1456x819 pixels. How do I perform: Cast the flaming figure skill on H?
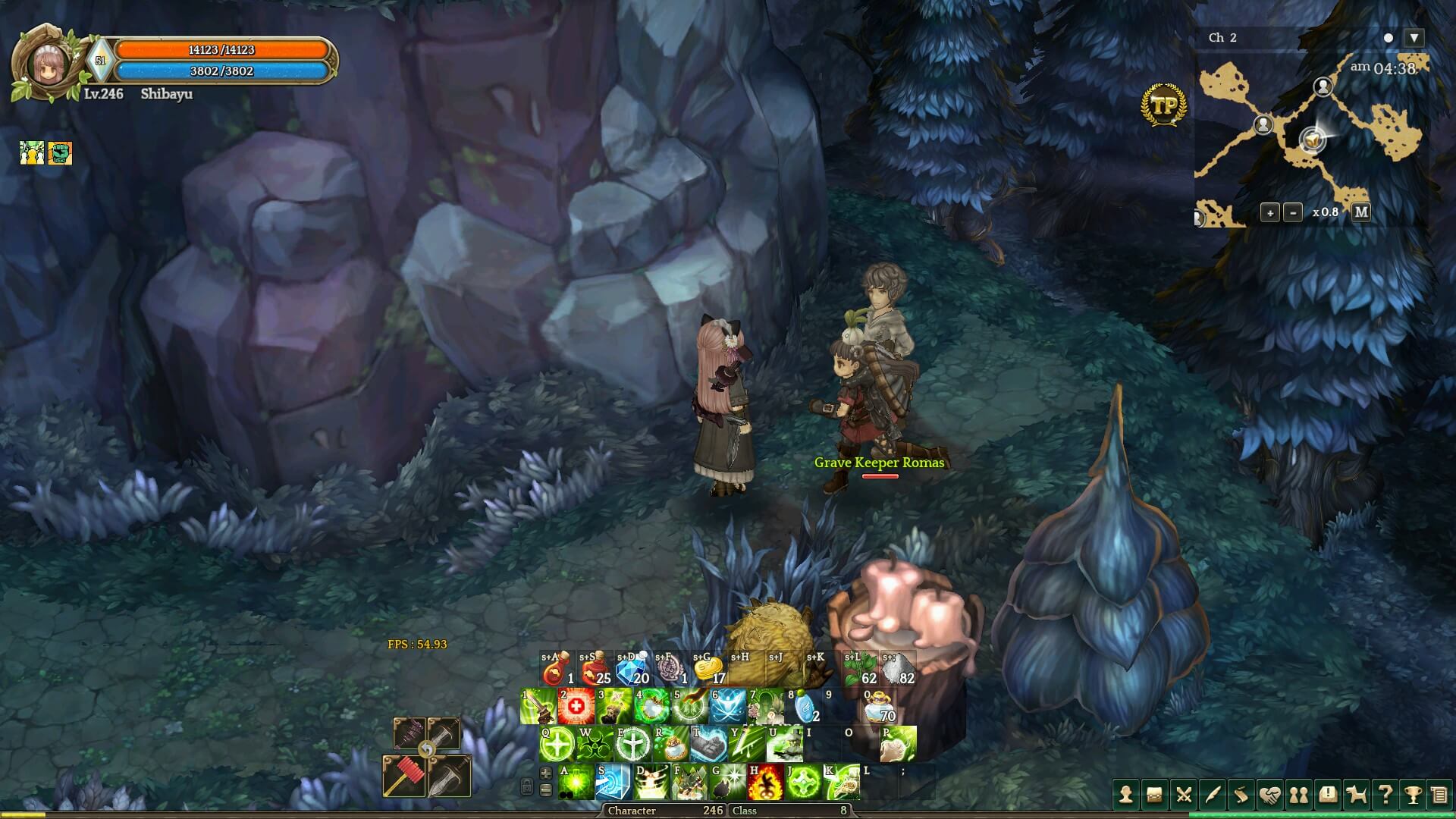(x=765, y=783)
